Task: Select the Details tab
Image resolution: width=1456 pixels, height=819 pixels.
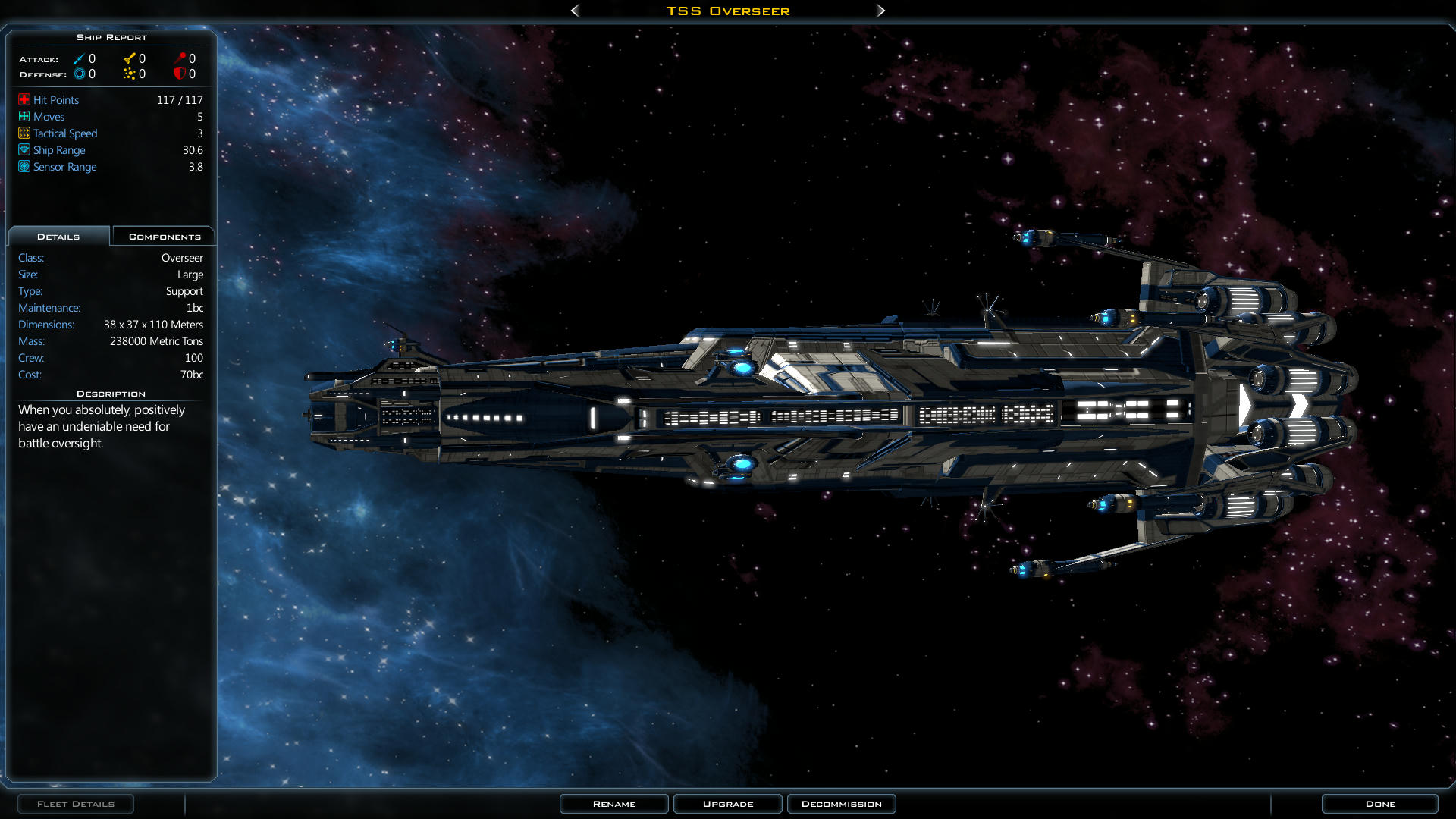Action: pyautogui.click(x=58, y=237)
